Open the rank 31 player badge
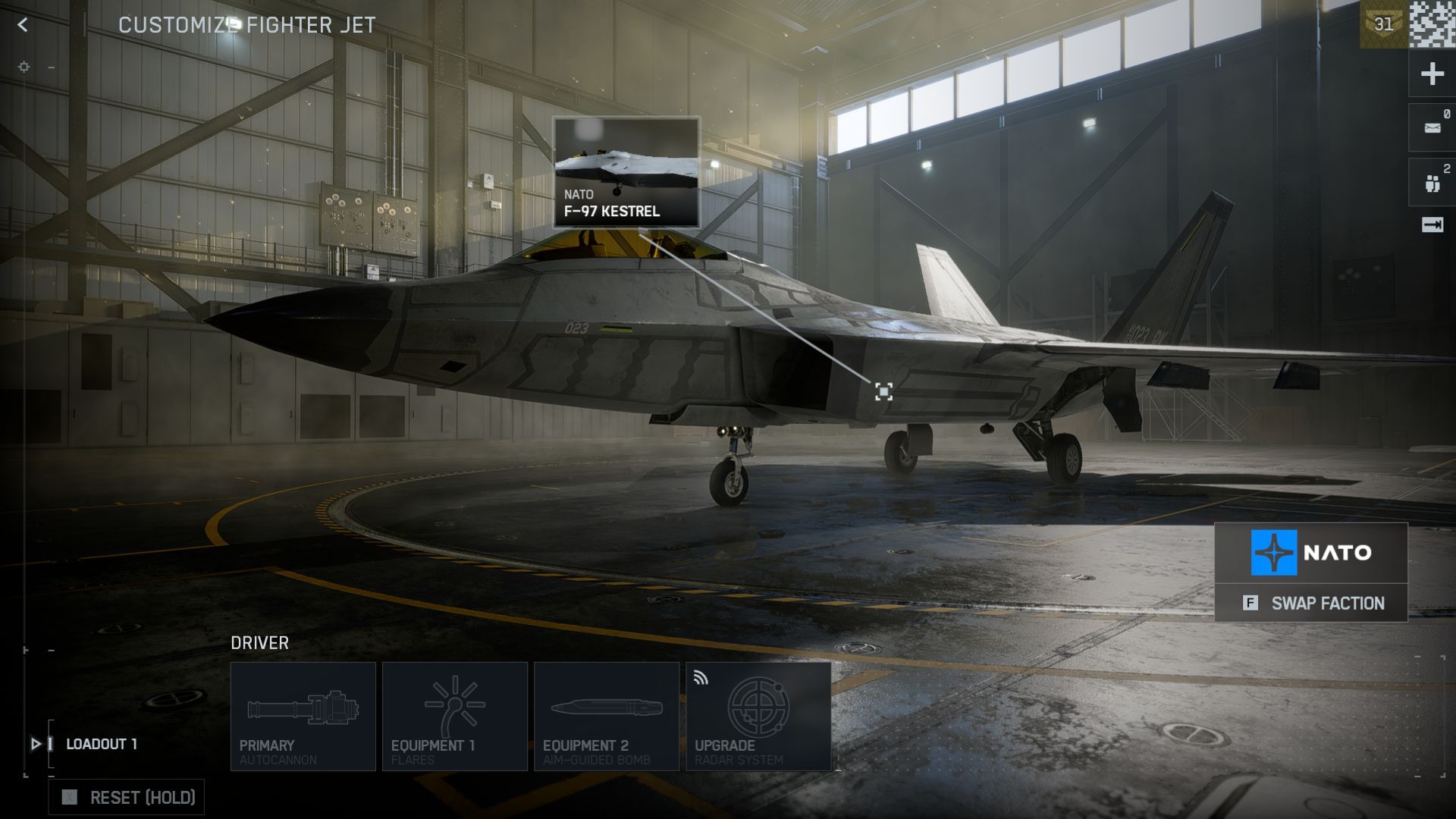 click(1383, 24)
